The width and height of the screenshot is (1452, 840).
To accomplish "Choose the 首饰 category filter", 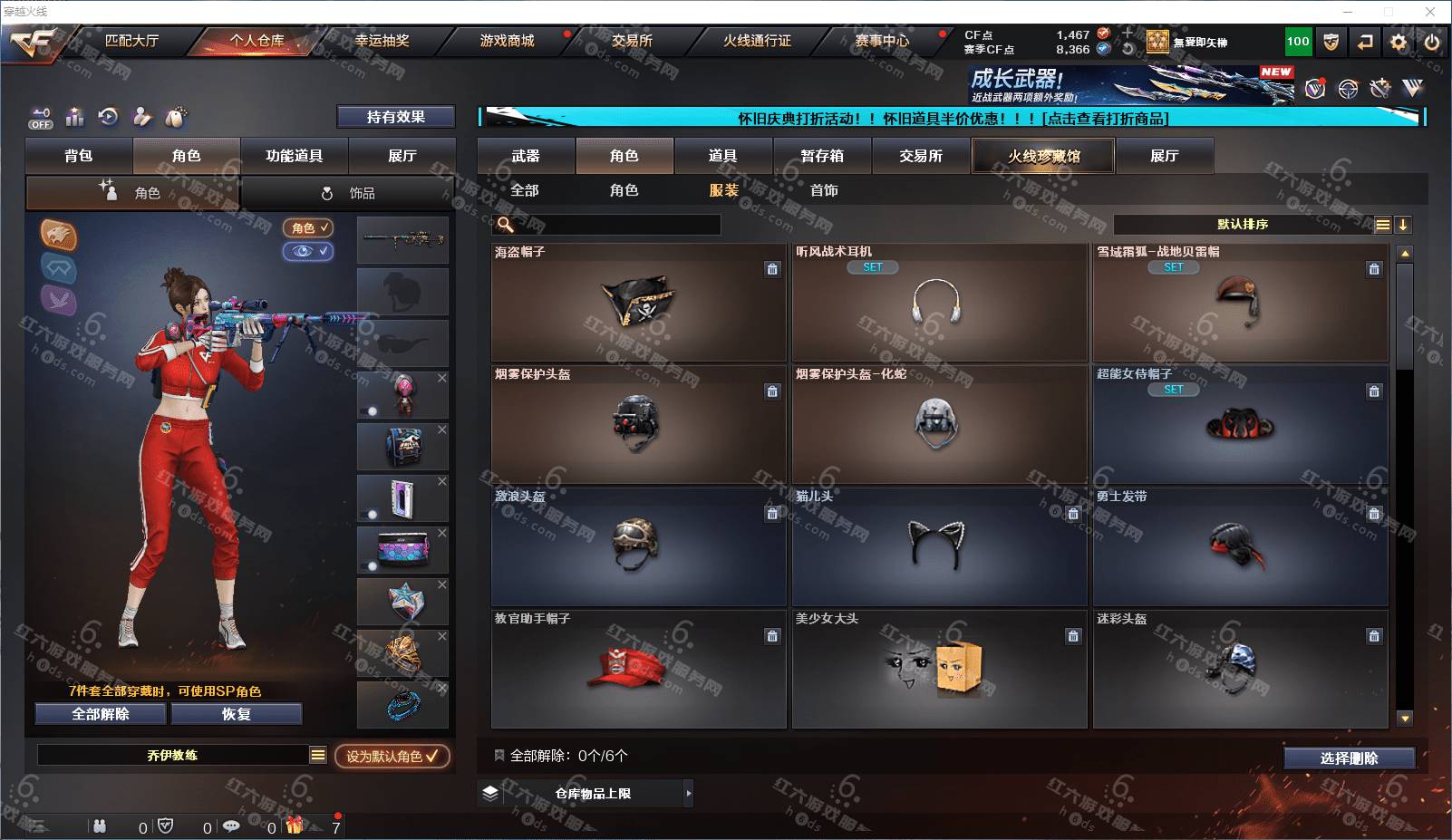I will pyautogui.click(x=824, y=190).
